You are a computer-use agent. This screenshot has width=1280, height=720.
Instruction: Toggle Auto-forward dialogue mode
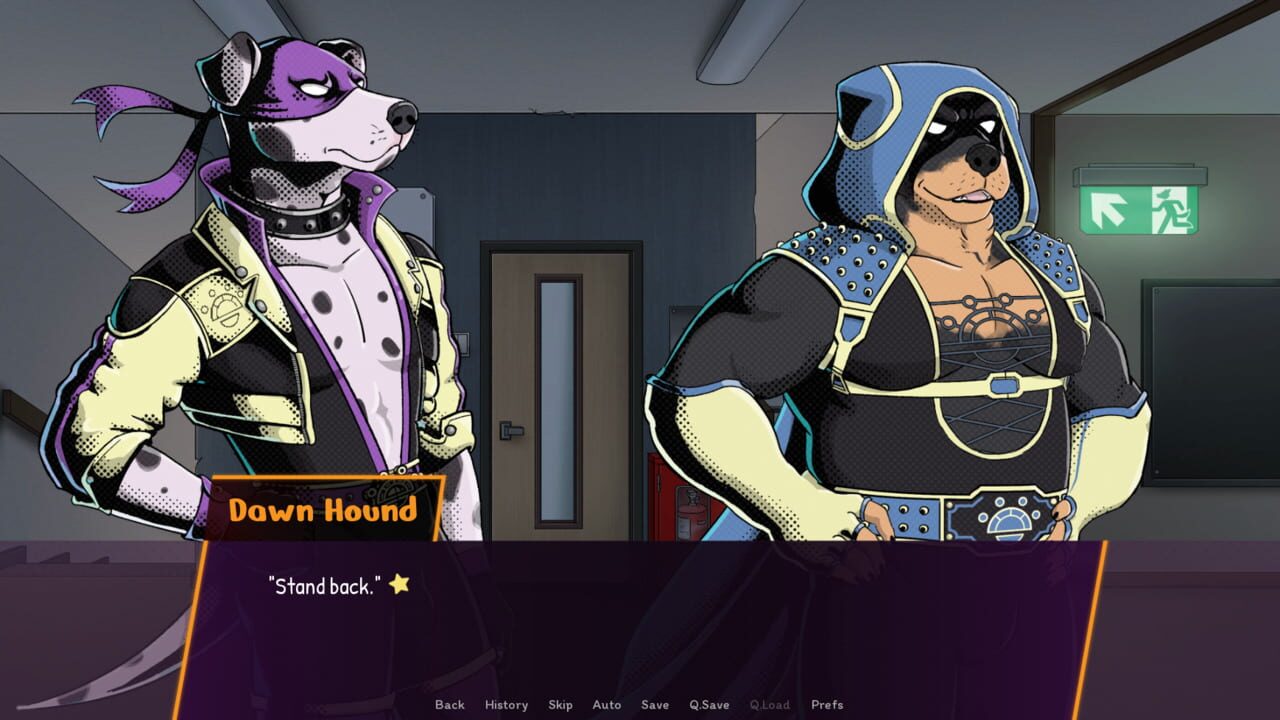coord(608,704)
